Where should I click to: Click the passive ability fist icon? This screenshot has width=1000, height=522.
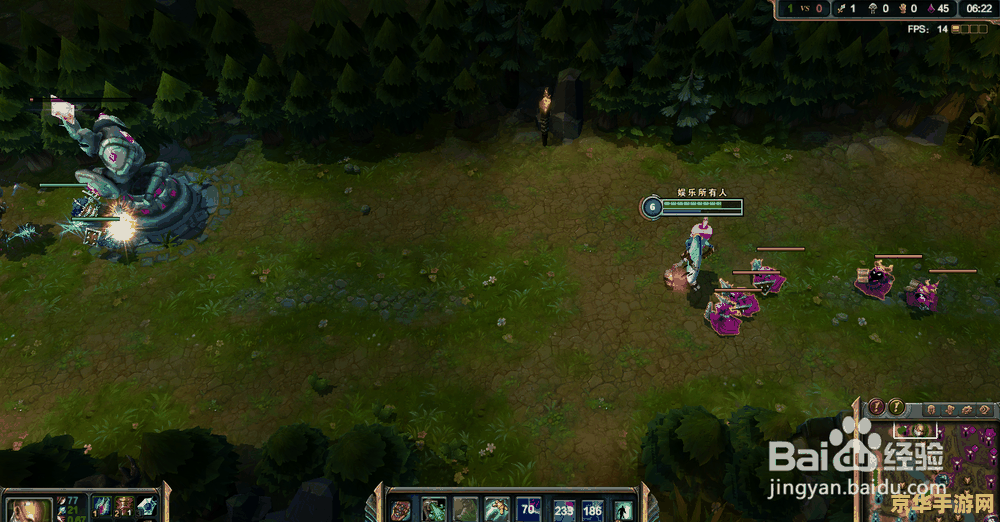400,509
